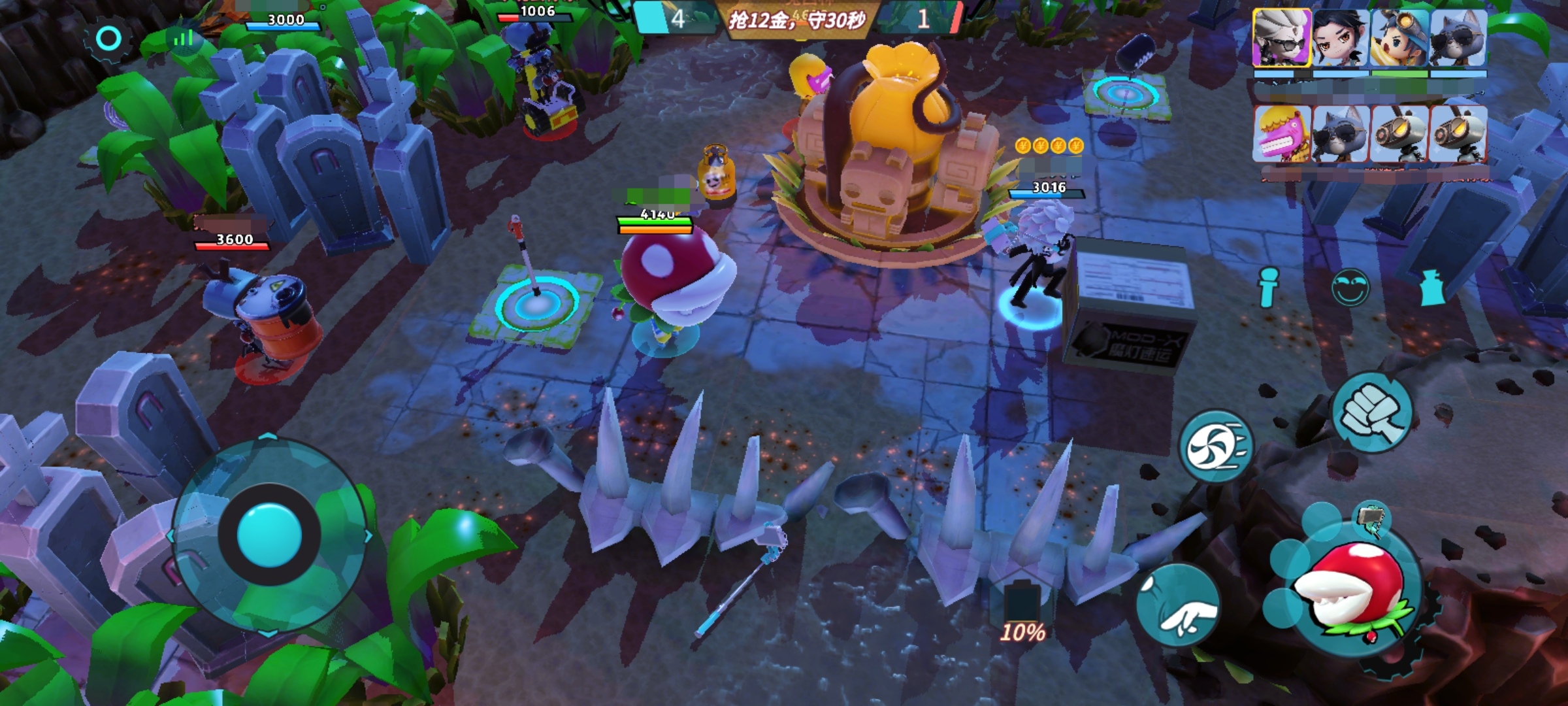1568x706 pixels.
Task: Select the white-haired sunglasses hero portrait
Action: [x=1282, y=38]
